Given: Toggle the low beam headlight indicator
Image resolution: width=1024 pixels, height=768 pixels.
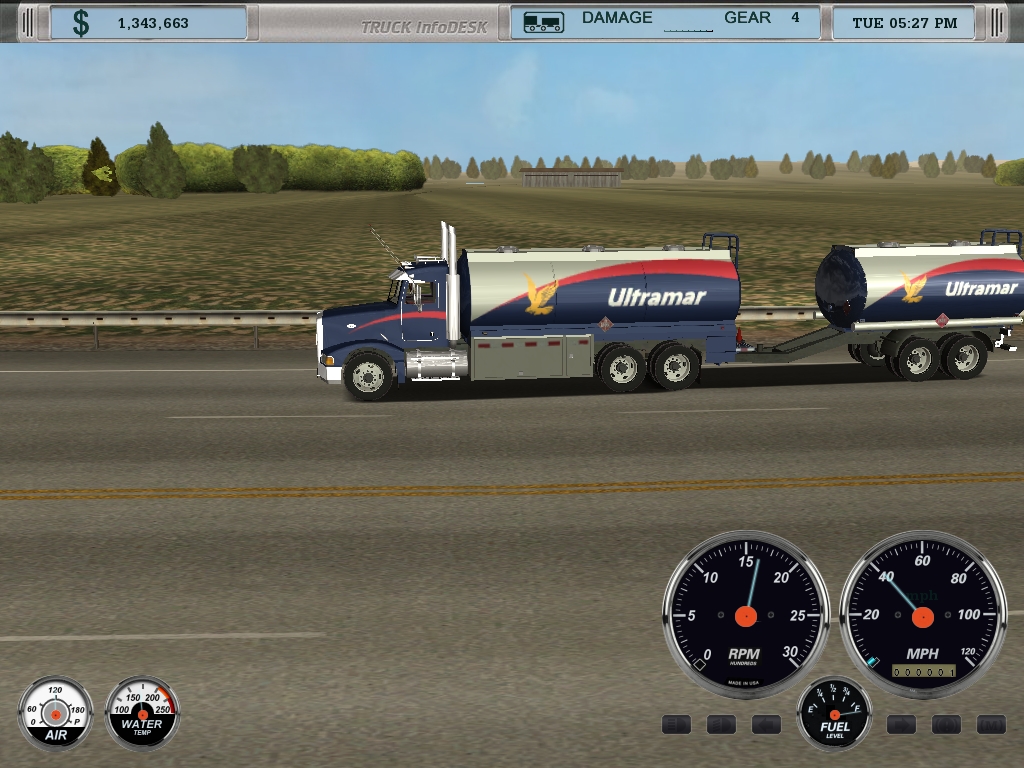Looking at the screenshot, I should point(722,723).
